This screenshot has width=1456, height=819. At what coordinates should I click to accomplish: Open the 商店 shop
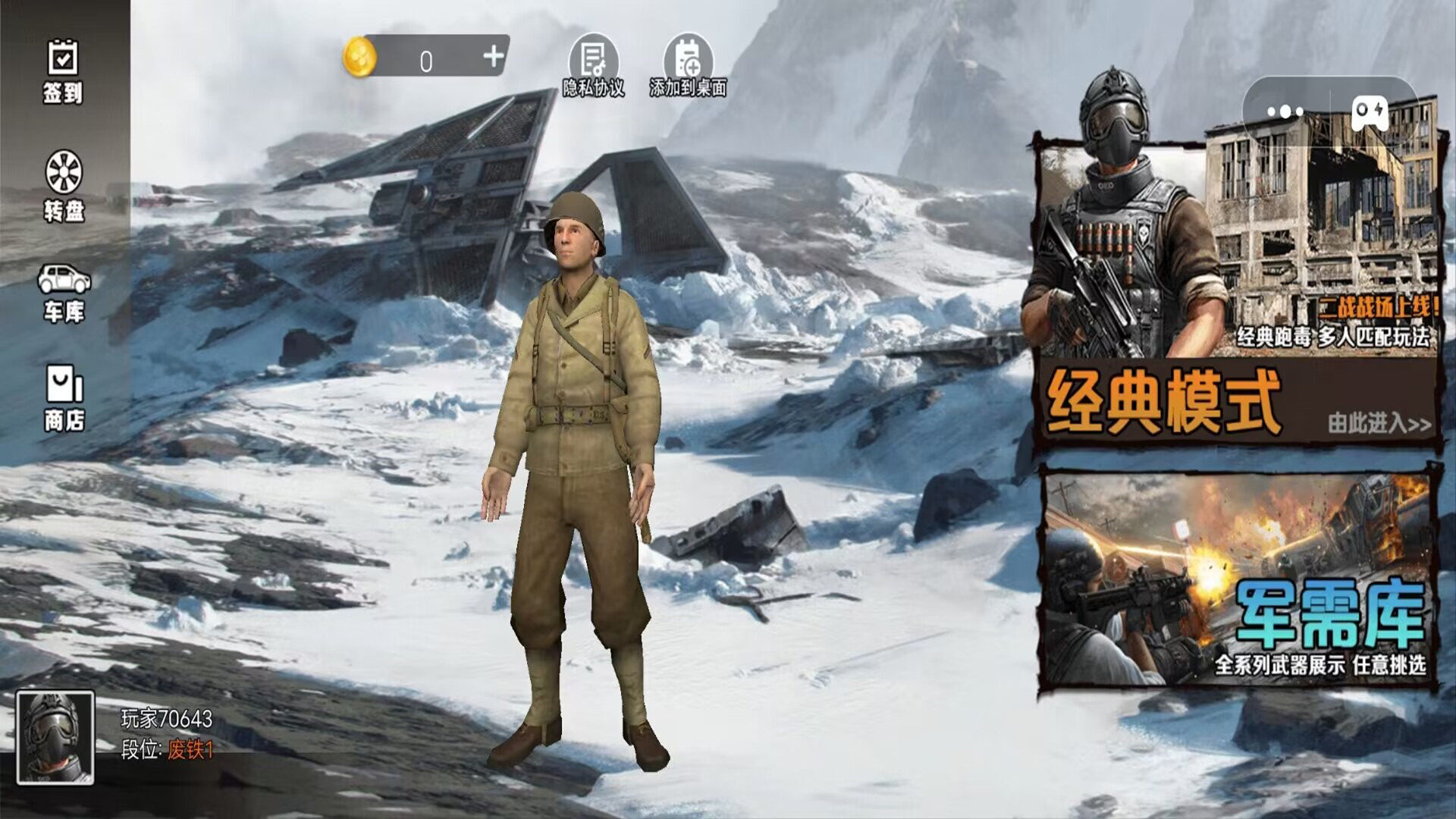pyautogui.click(x=64, y=398)
